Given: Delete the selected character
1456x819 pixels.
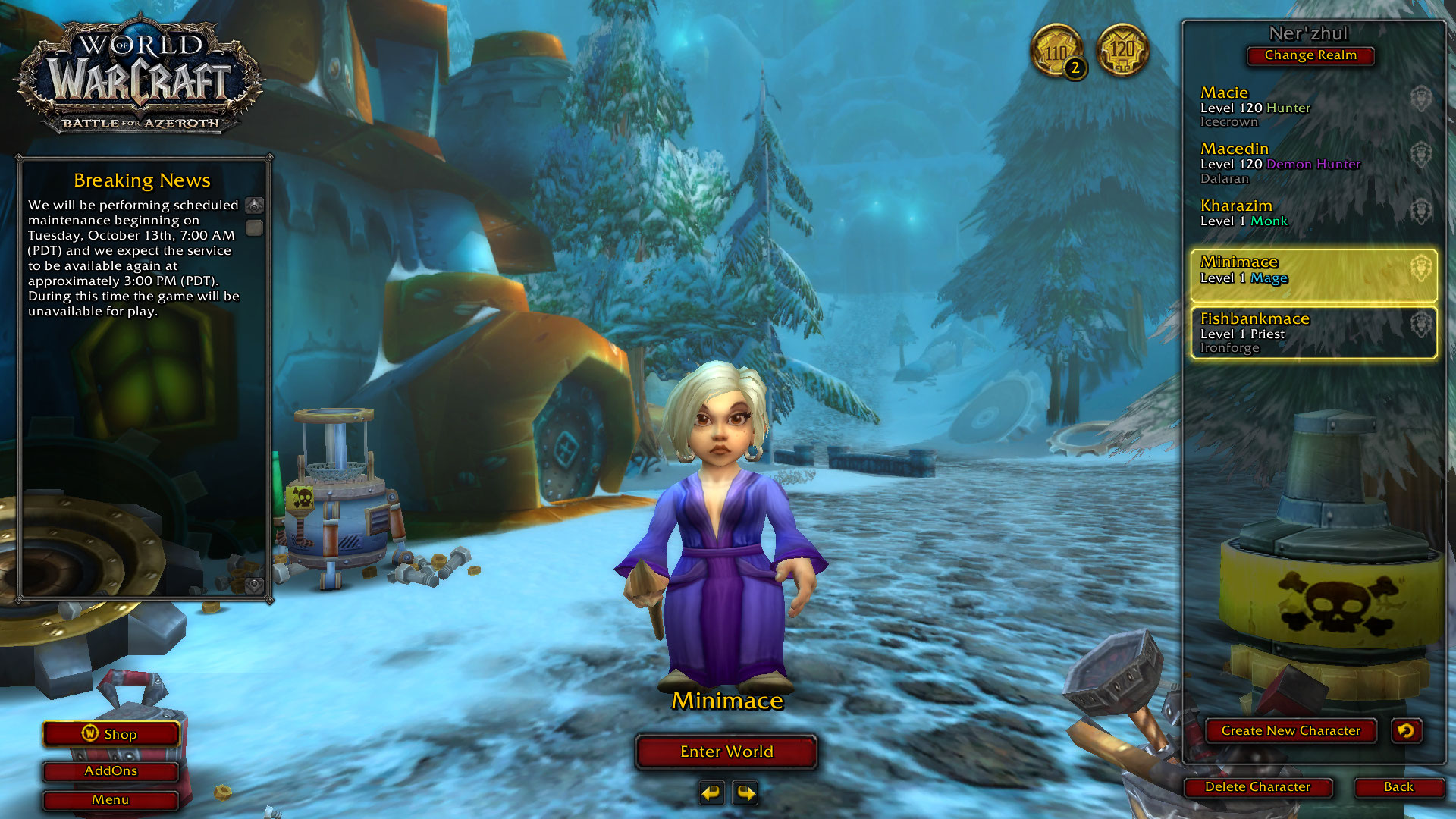Looking at the screenshot, I should point(1257,787).
